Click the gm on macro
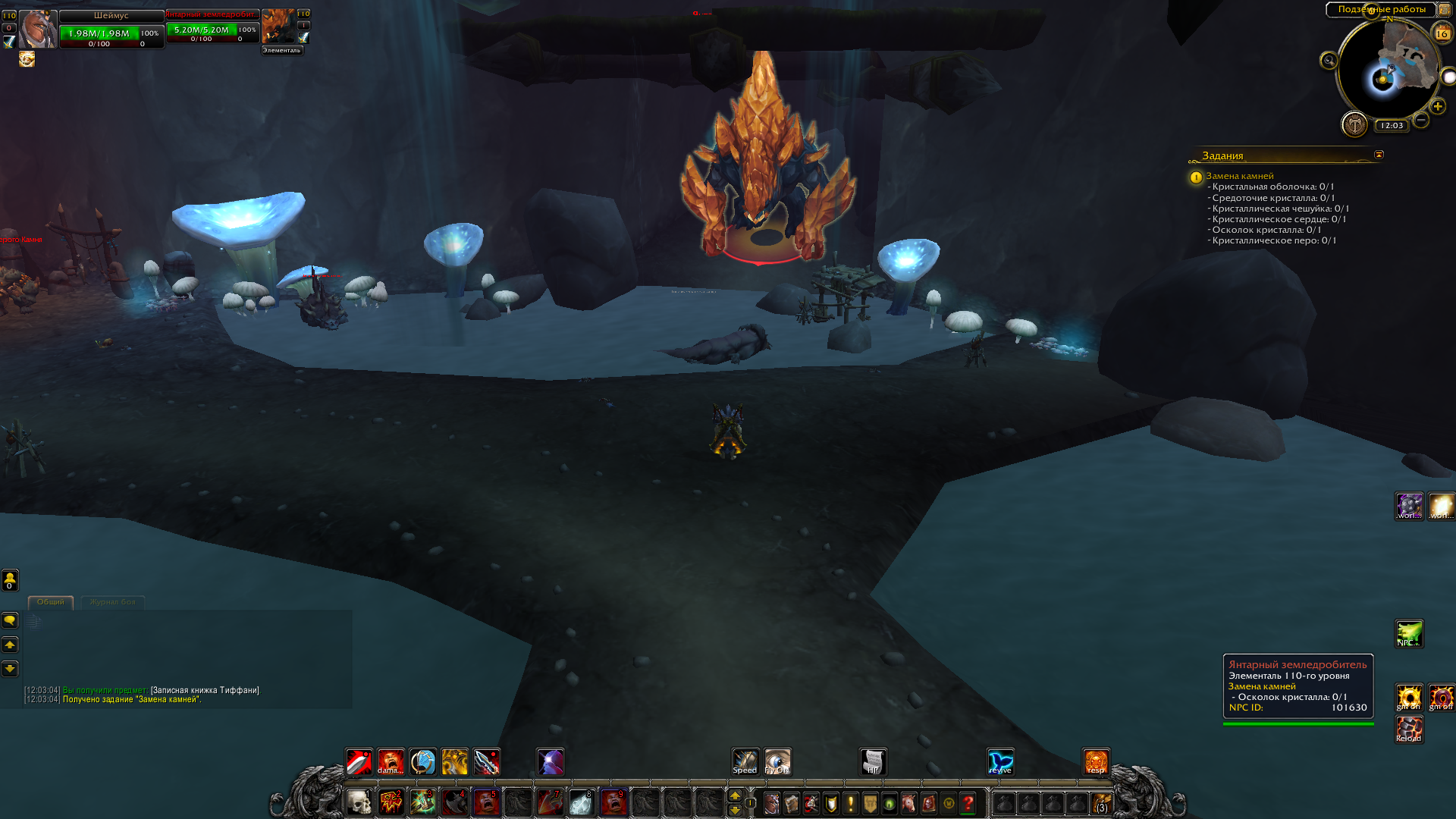The width and height of the screenshot is (1456, 819). [1409, 698]
